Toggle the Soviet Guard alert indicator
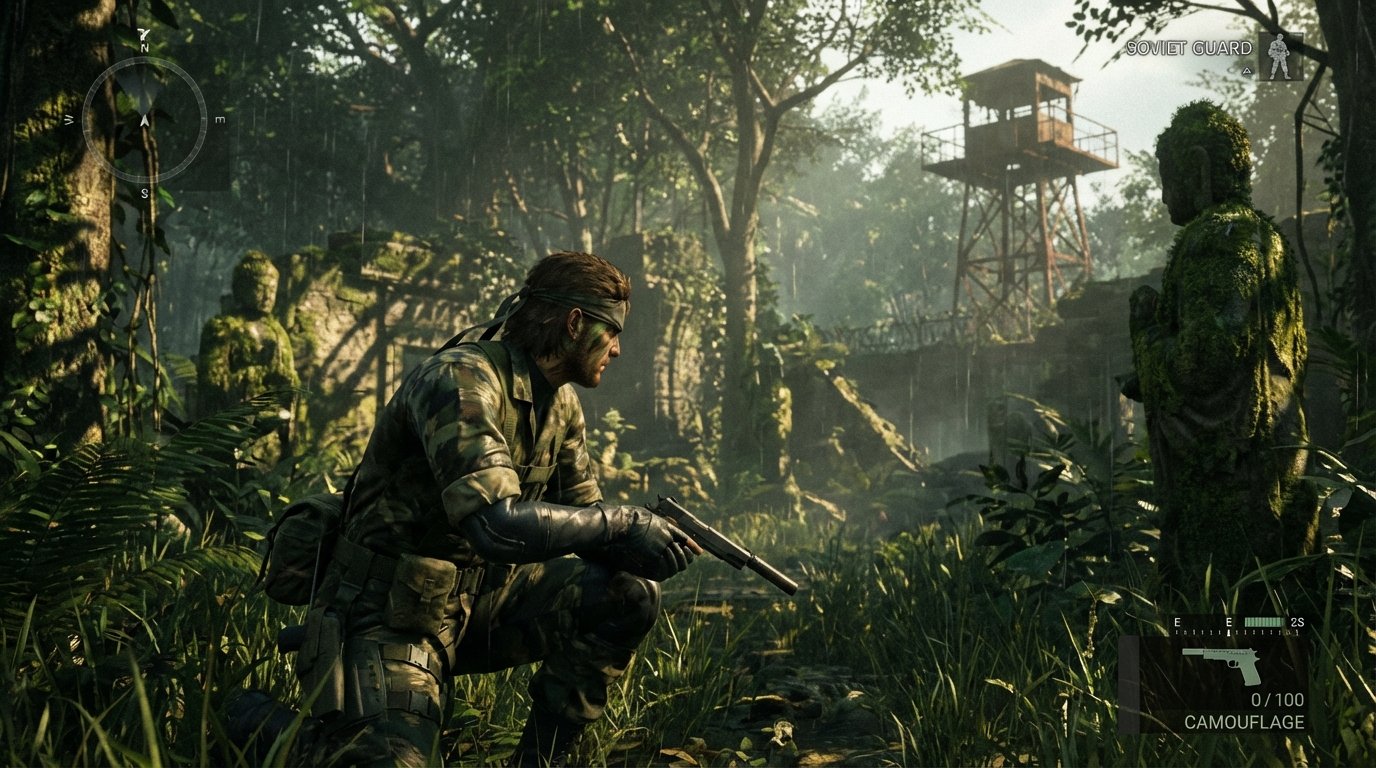1376x768 pixels. tap(1247, 71)
